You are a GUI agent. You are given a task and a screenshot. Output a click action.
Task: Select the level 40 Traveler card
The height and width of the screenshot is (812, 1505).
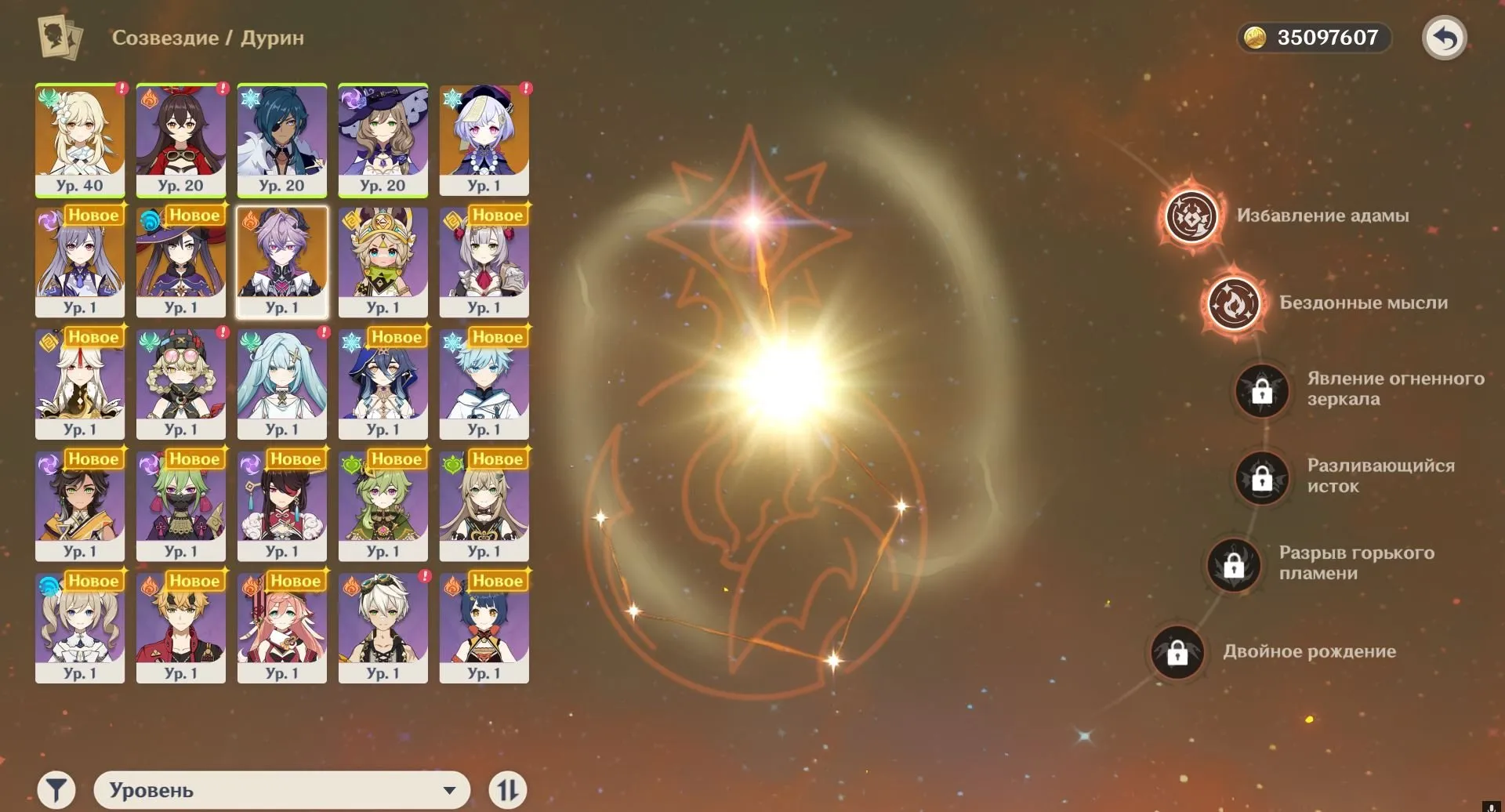79,140
